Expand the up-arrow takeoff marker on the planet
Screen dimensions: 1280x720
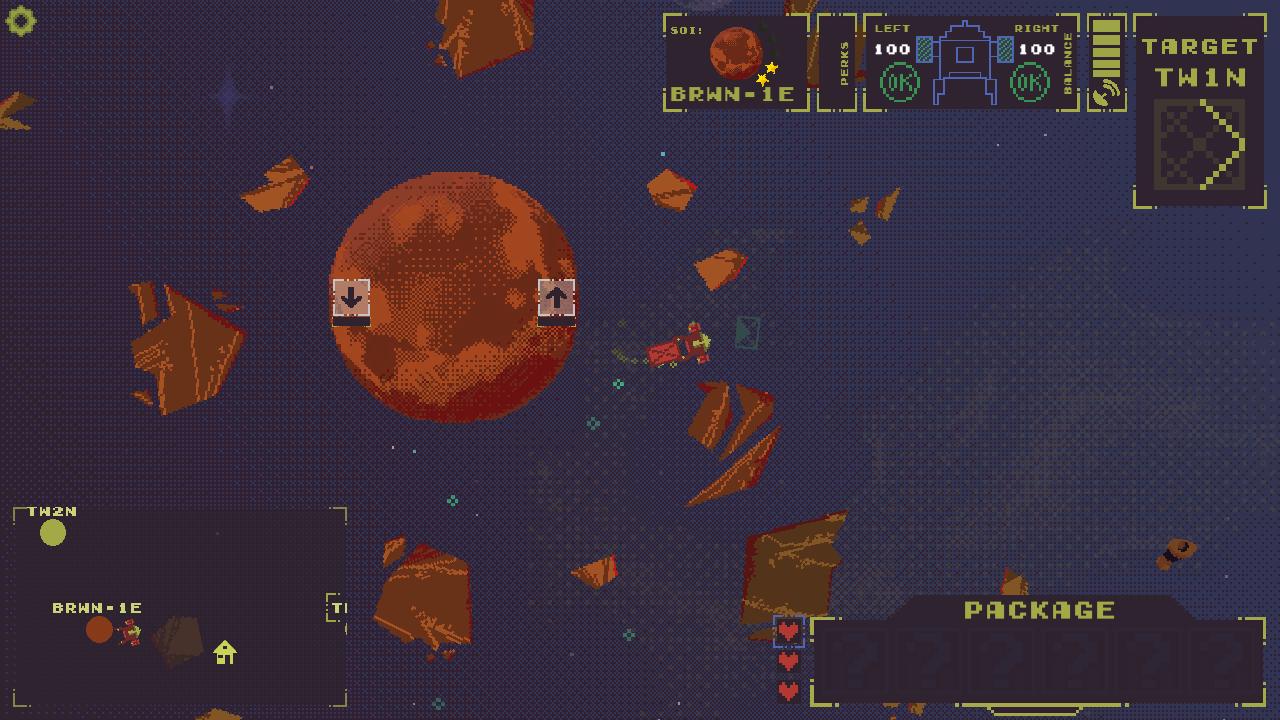click(557, 298)
